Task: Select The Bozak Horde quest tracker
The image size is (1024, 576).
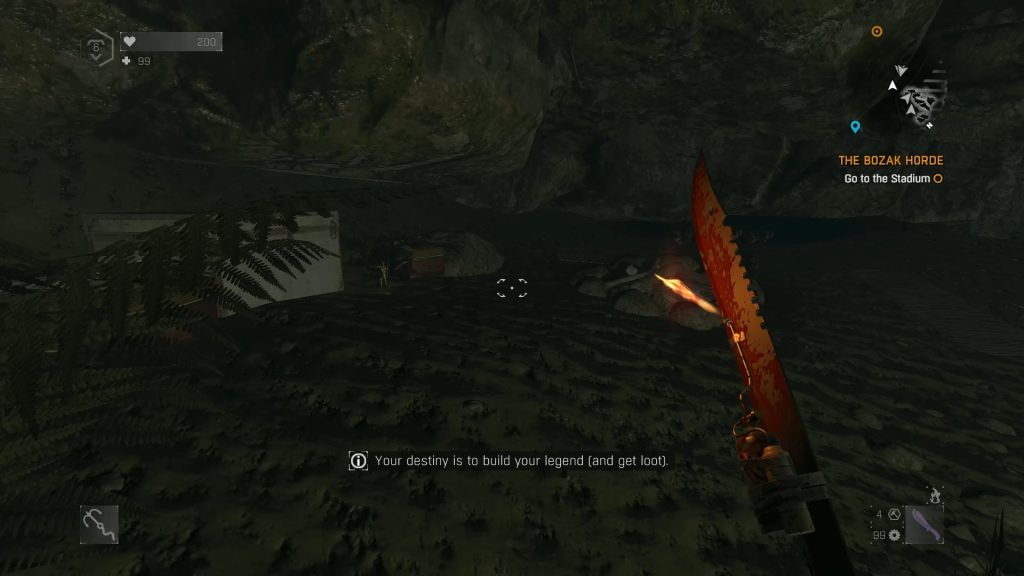Action: click(x=890, y=161)
